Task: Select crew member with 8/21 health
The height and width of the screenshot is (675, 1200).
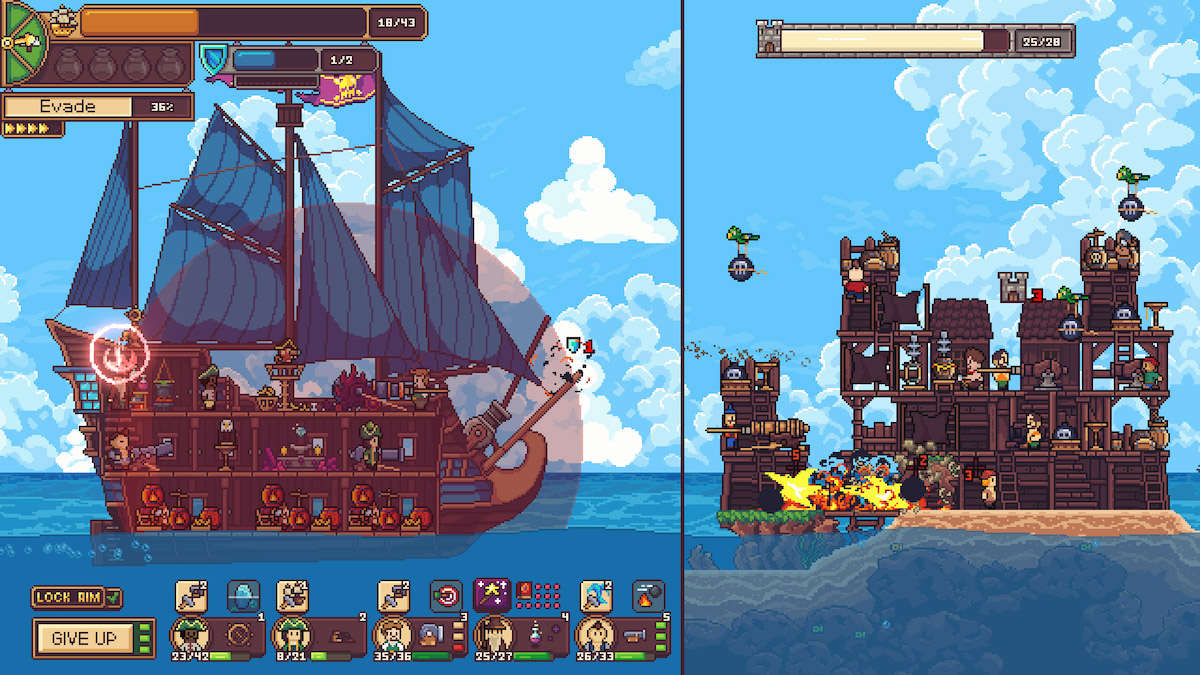Action: coord(290,634)
